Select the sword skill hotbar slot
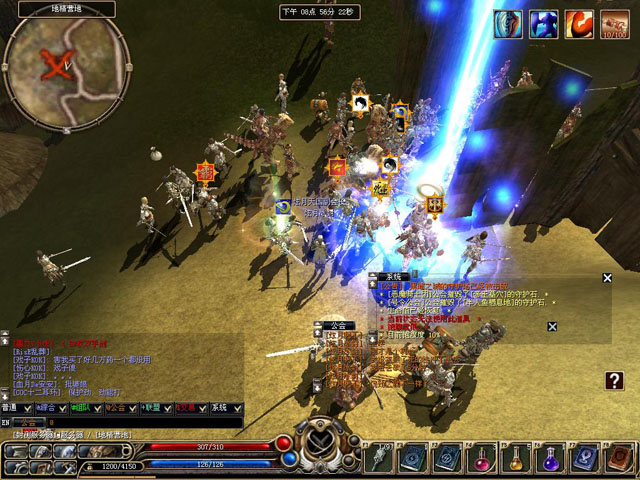The height and width of the screenshot is (480, 640). point(380,458)
